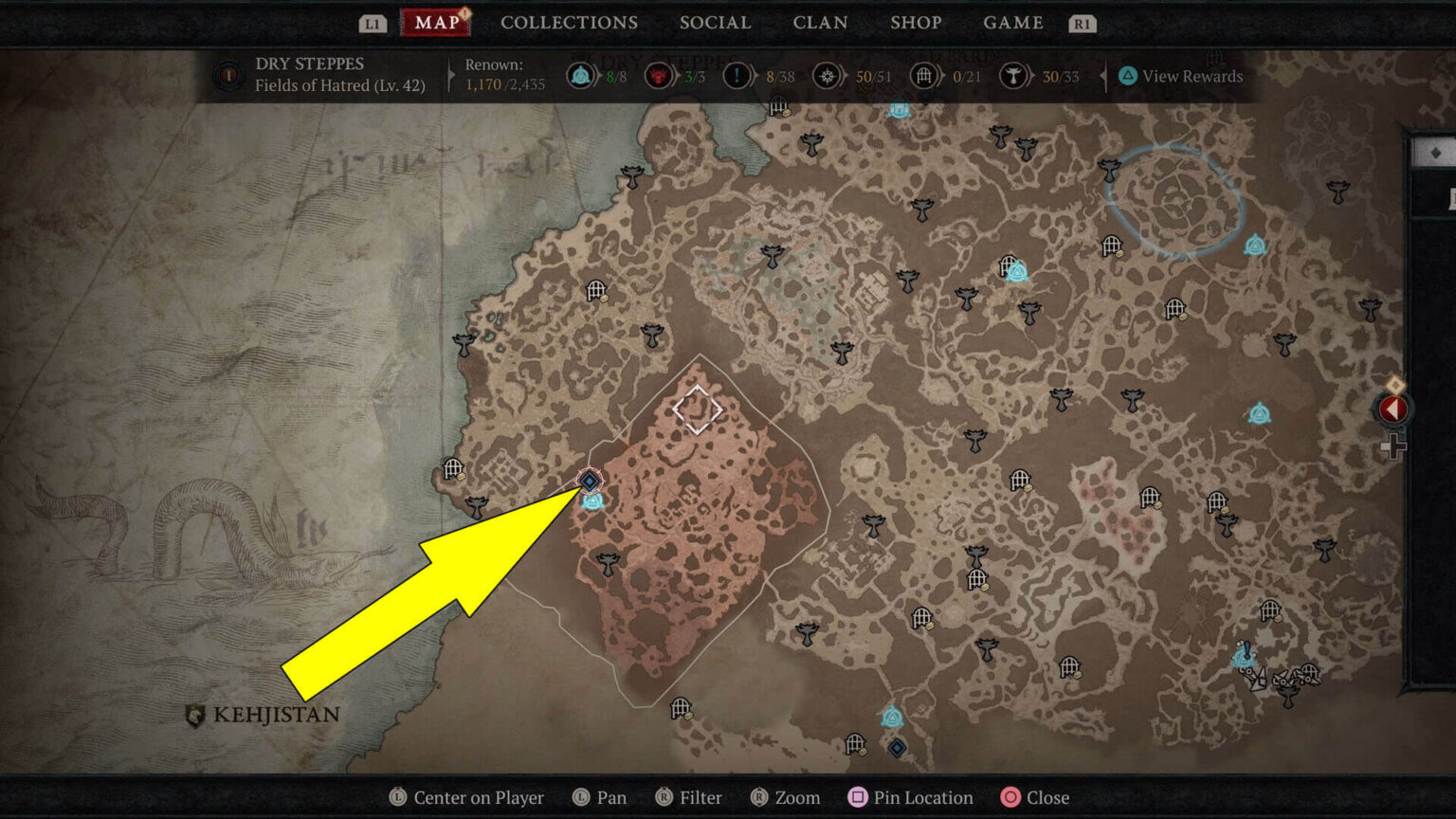This screenshot has height=819, width=1456.
Task: Open the SHOP menu item
Action: 916,23
